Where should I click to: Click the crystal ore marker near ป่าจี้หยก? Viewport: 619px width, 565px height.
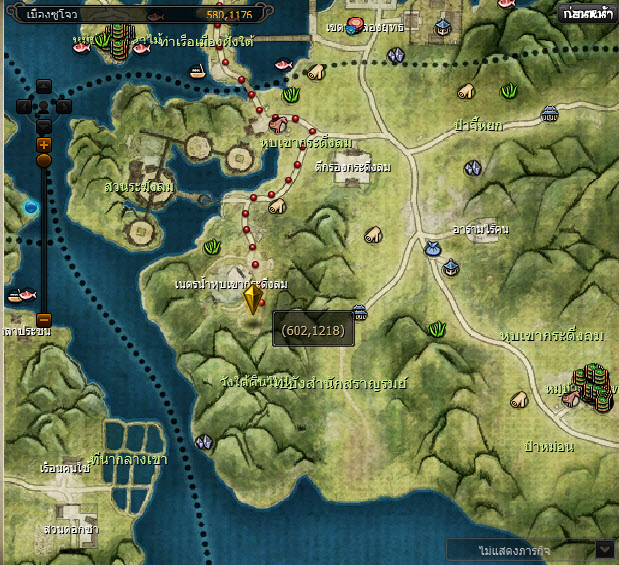473,168
